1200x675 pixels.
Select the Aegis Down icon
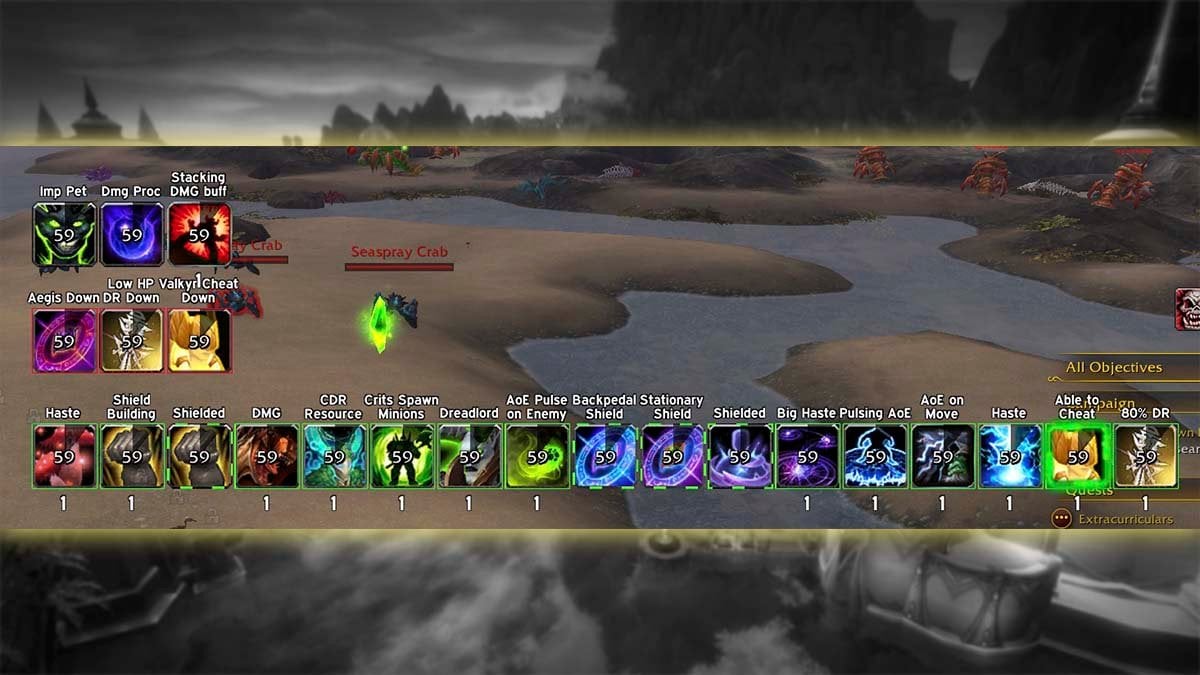[64, 341]
